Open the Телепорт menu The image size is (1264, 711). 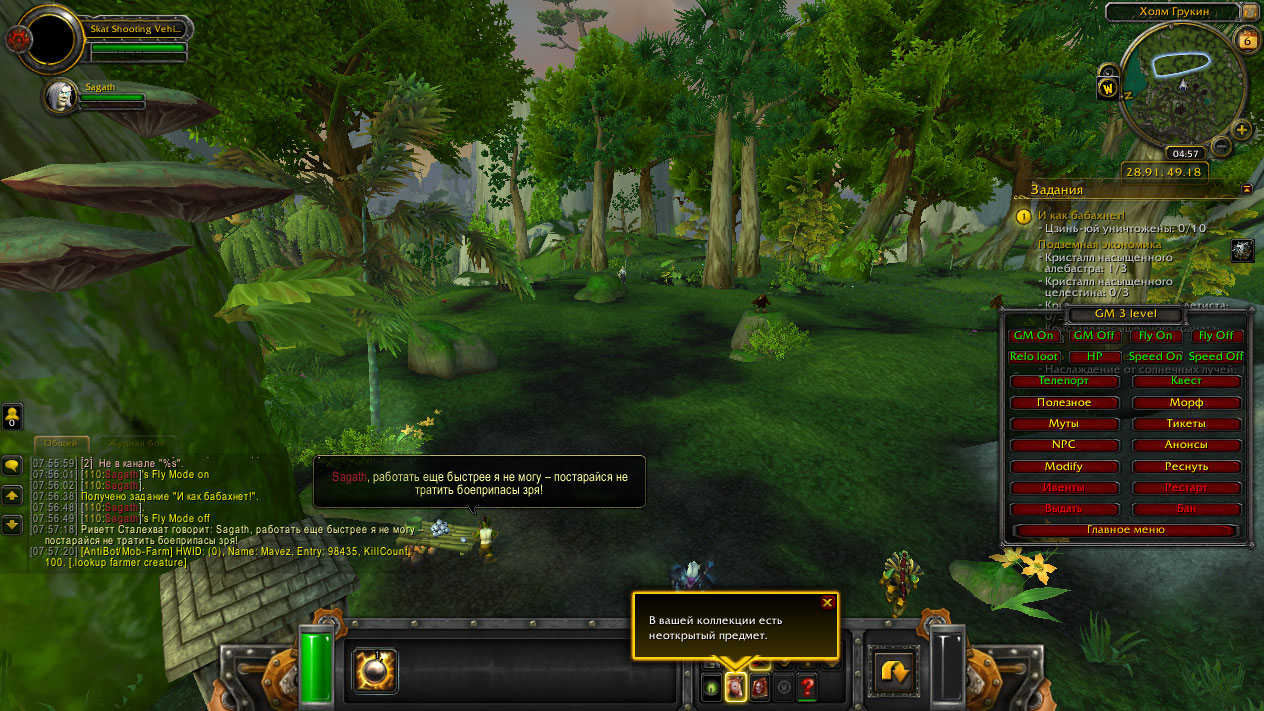tap(1064, 381)
